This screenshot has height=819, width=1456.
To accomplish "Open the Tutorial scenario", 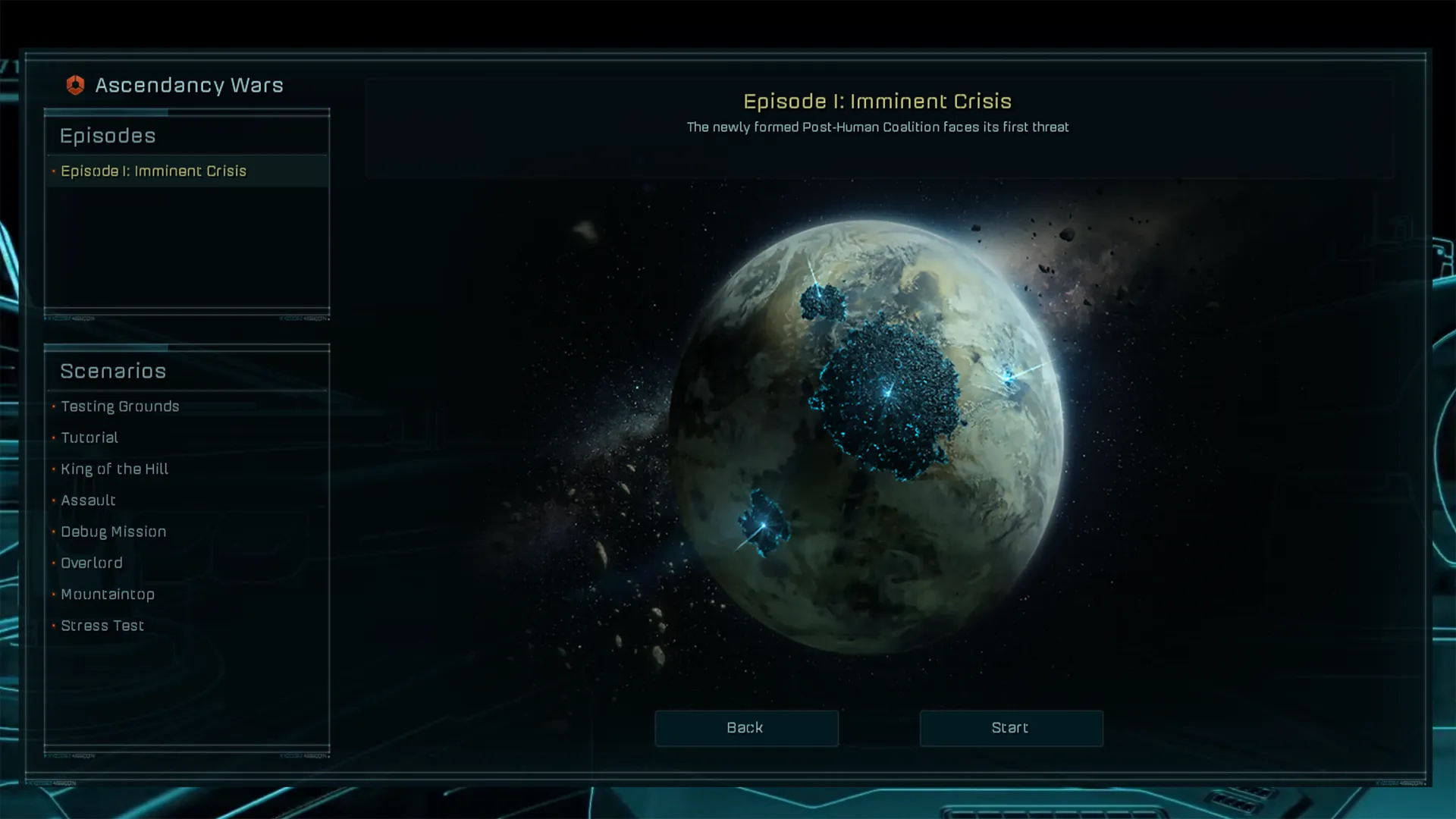I will (x=89, y=438).
